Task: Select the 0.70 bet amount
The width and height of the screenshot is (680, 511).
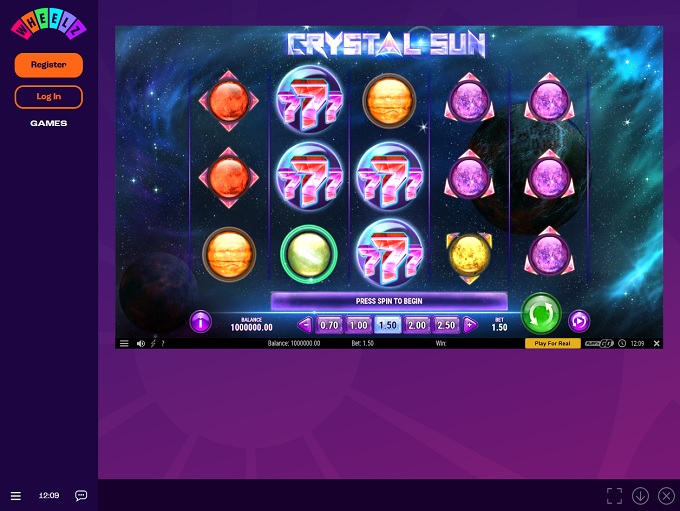Action: coord(329,325)
